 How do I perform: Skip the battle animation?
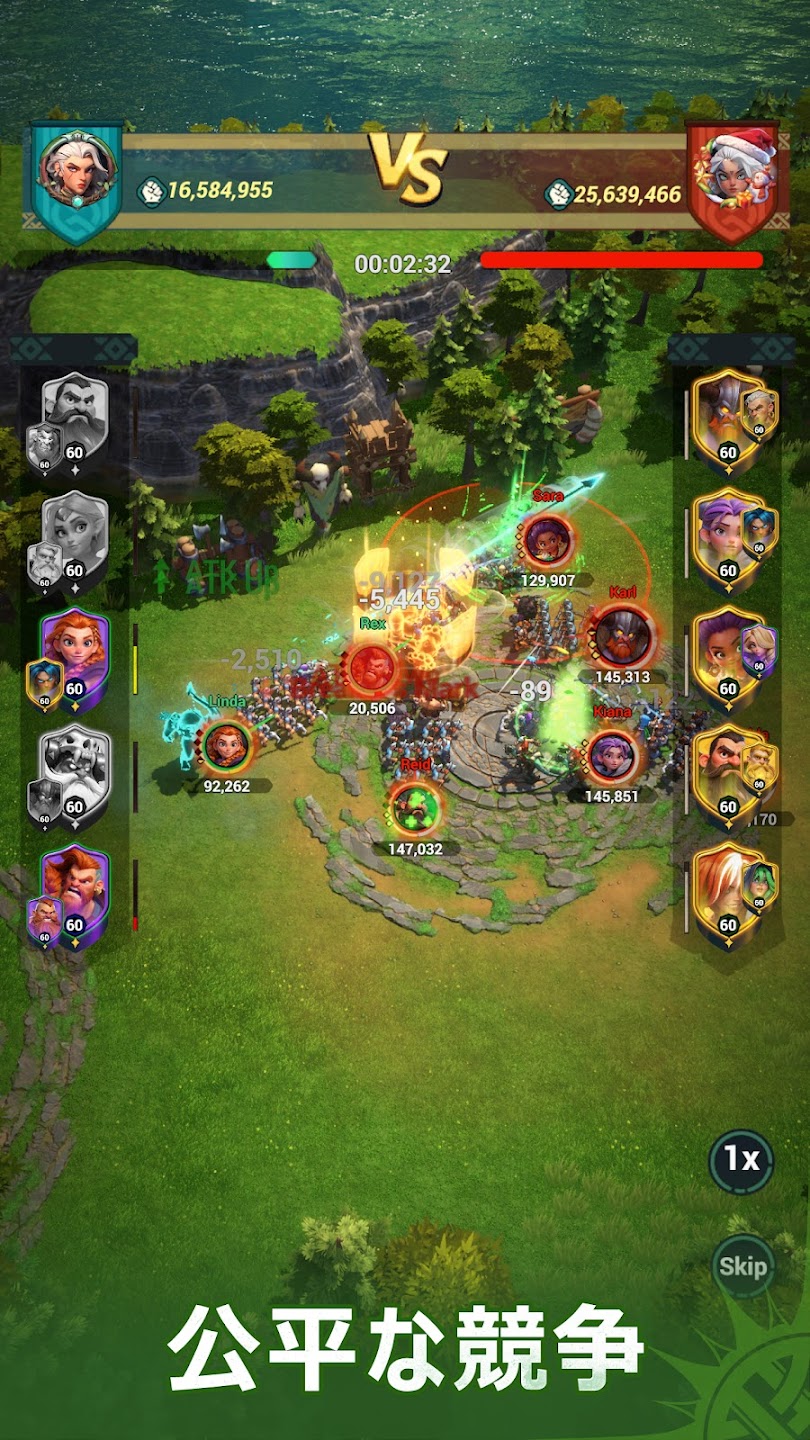(x=743, y=1266)
